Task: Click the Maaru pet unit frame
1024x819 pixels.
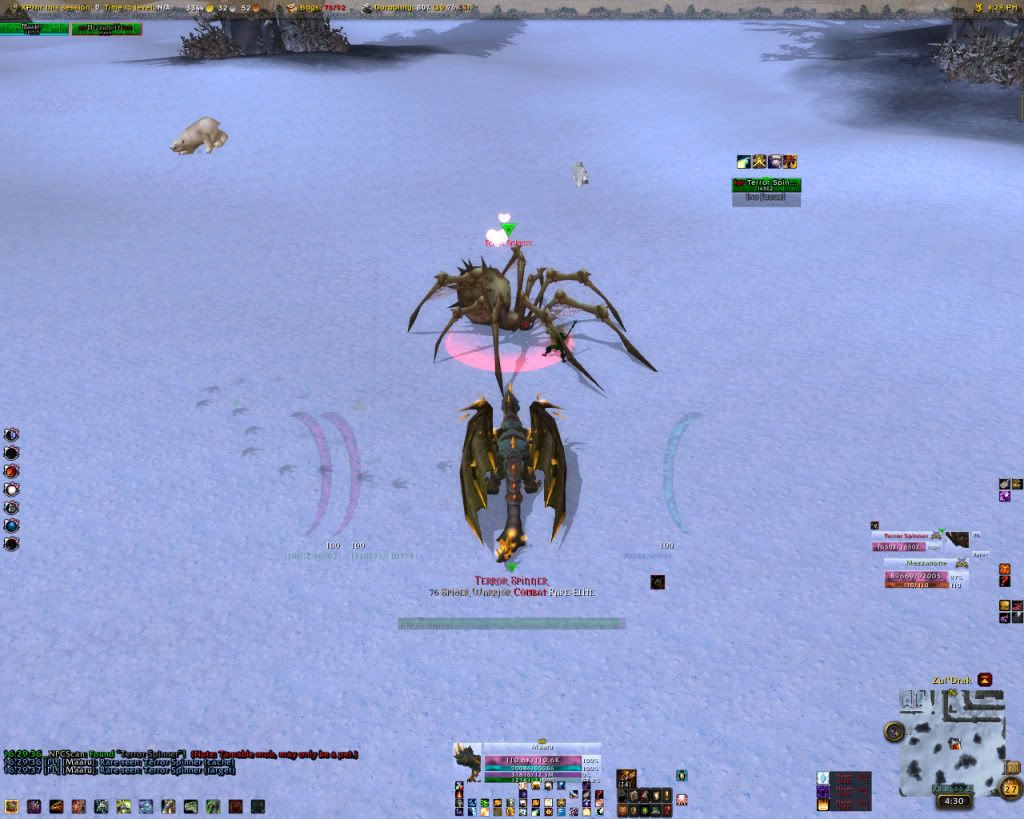Action: tap(541, 763)
